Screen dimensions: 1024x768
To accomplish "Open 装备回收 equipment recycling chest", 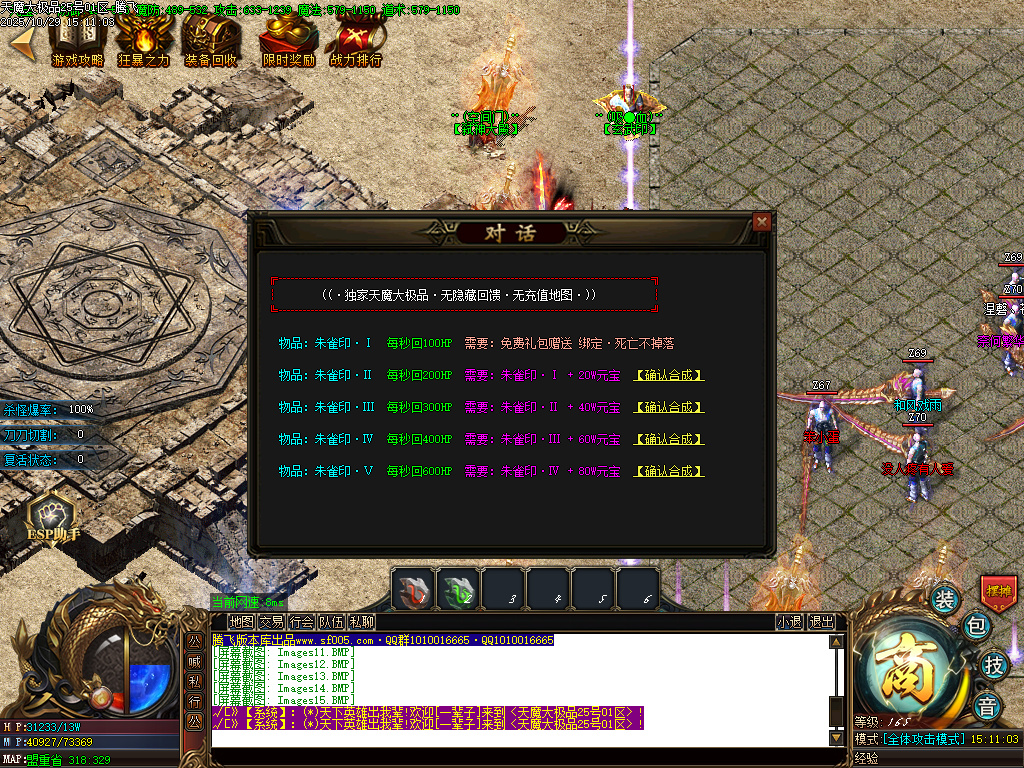I will (x=211, y=43).
